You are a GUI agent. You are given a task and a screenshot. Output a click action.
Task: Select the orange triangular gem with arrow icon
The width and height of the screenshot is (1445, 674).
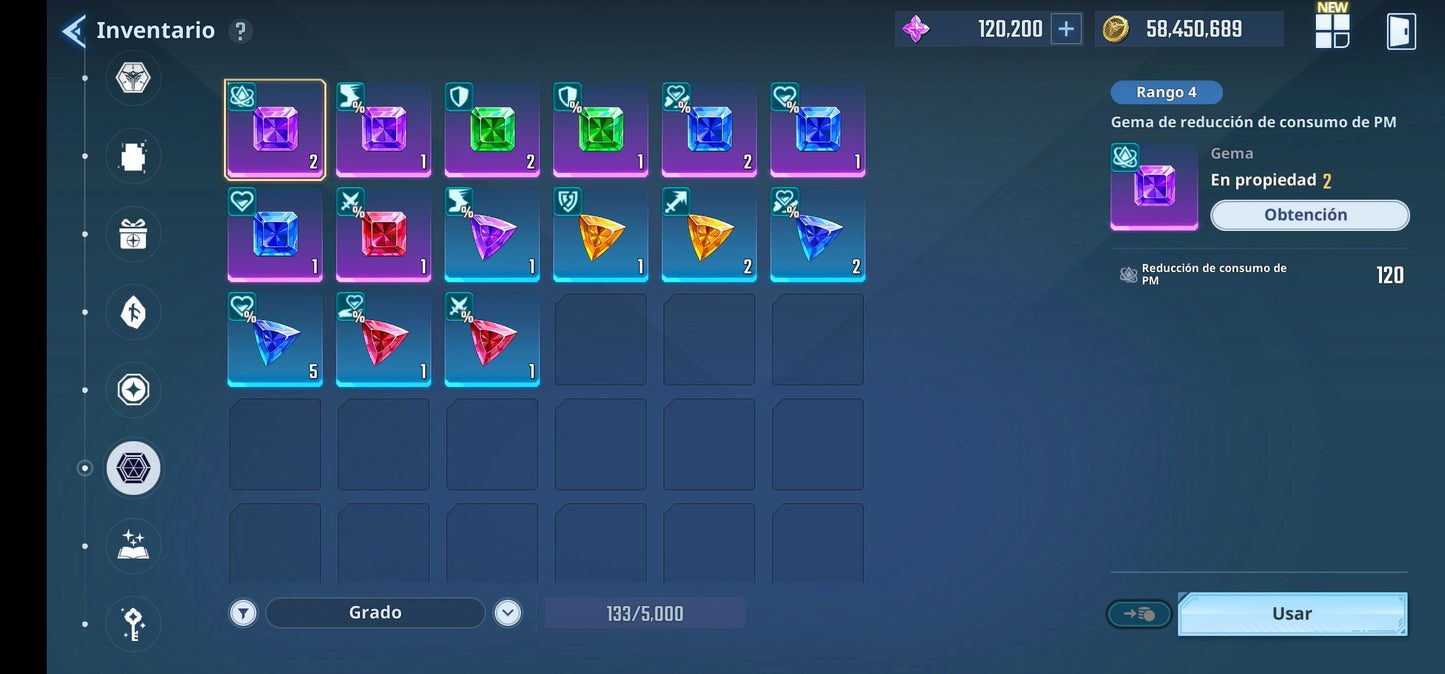pyautogui.click(x=709, y=234)
